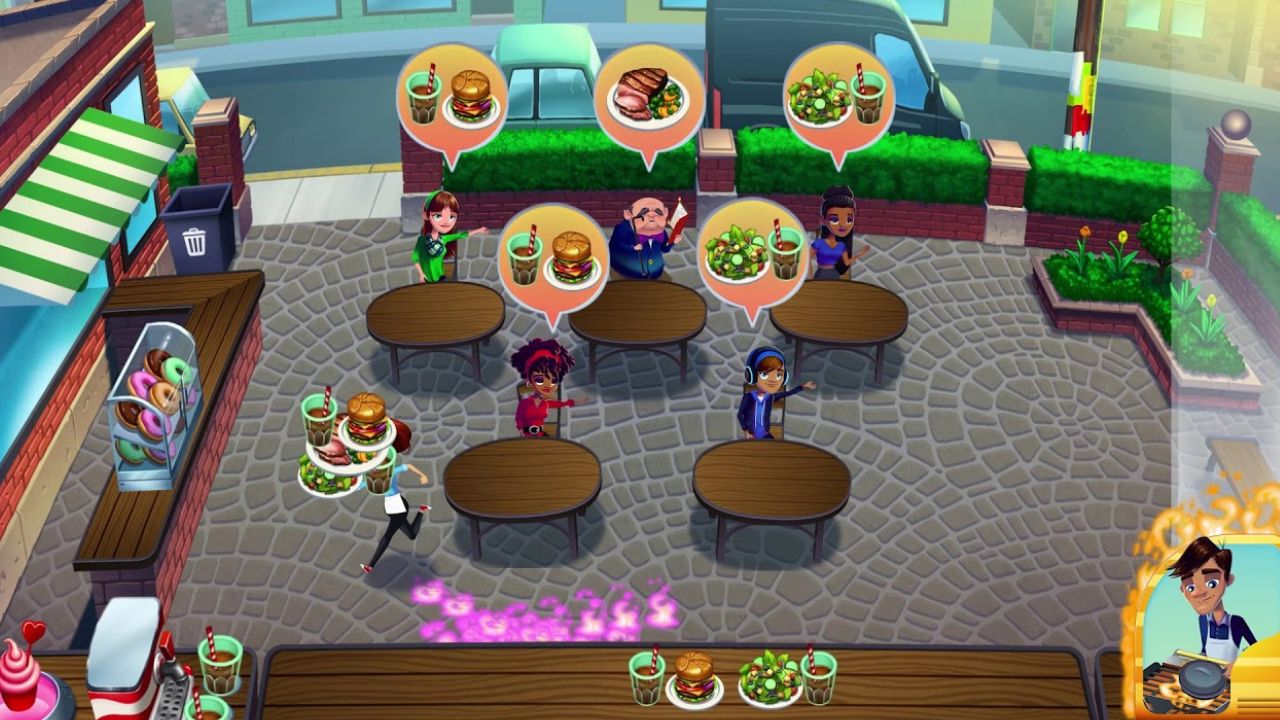1280x720 pixels.
Task: Choose the red-headband girl's burger order bubble
Action: 552,258
